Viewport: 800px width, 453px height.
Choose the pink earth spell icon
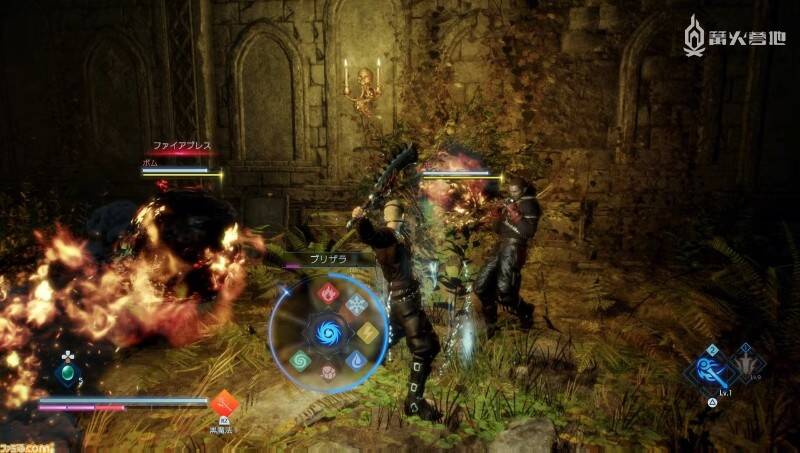[x=328, y=371]
